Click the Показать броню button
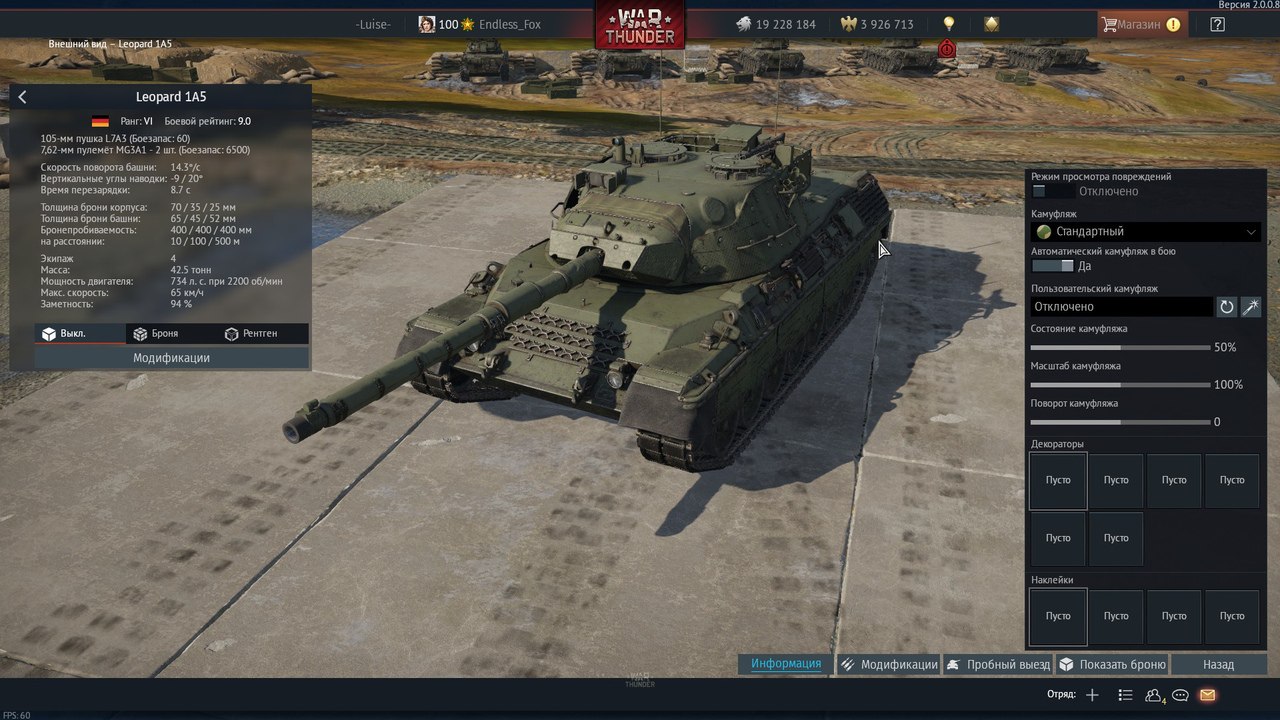The width and height of the screenshot is (1280, 720). 1112,664
